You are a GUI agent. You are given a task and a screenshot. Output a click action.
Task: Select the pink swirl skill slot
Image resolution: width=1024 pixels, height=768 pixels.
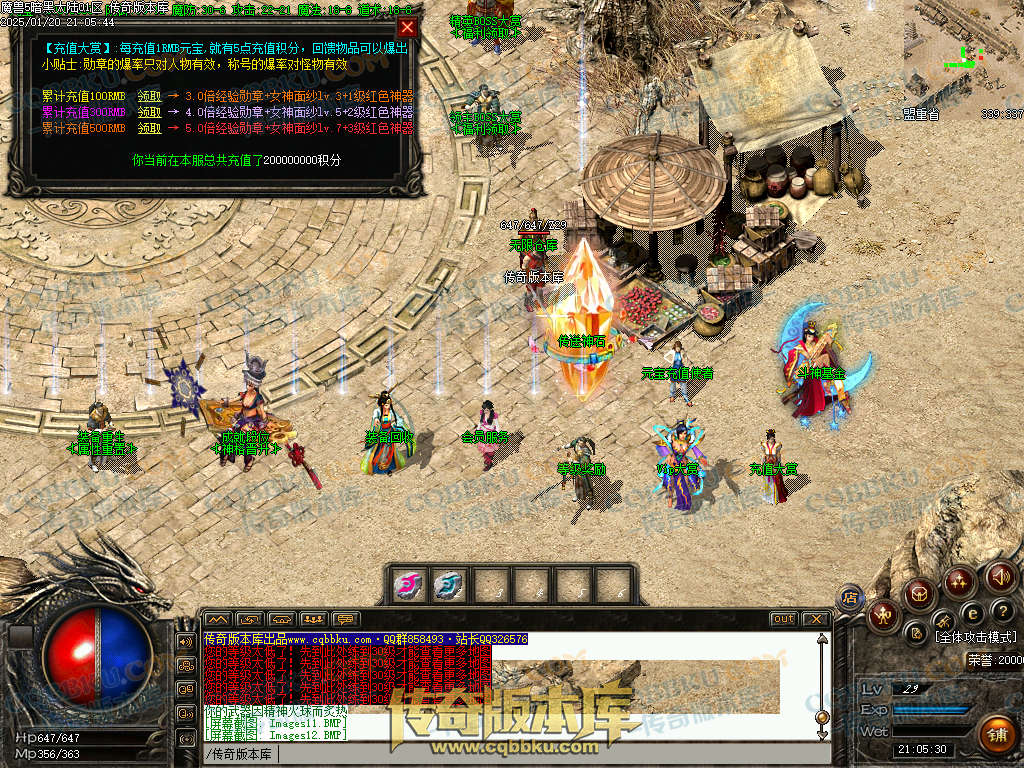pos(407,584)
